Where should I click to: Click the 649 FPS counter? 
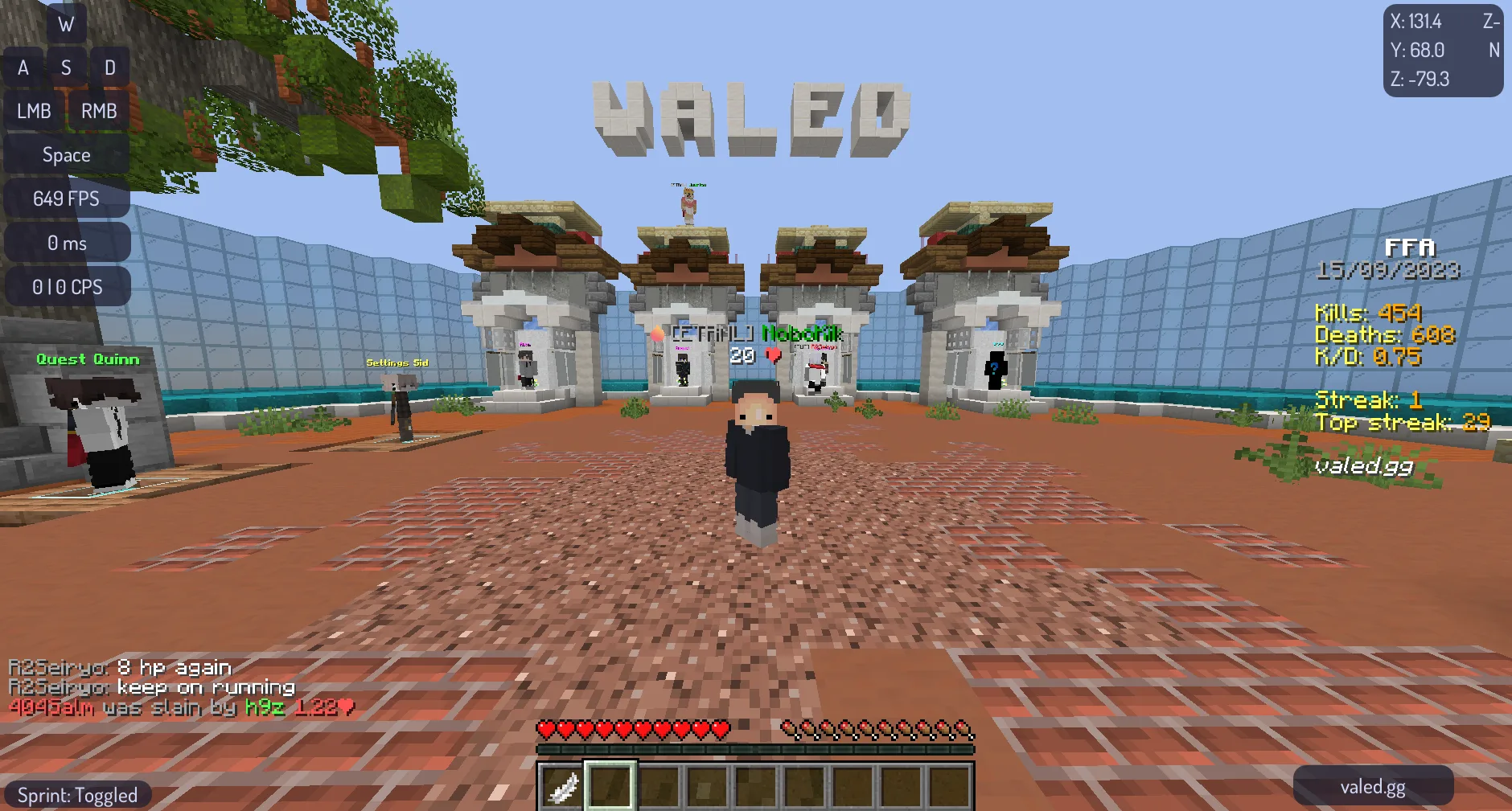coord(66,198)
